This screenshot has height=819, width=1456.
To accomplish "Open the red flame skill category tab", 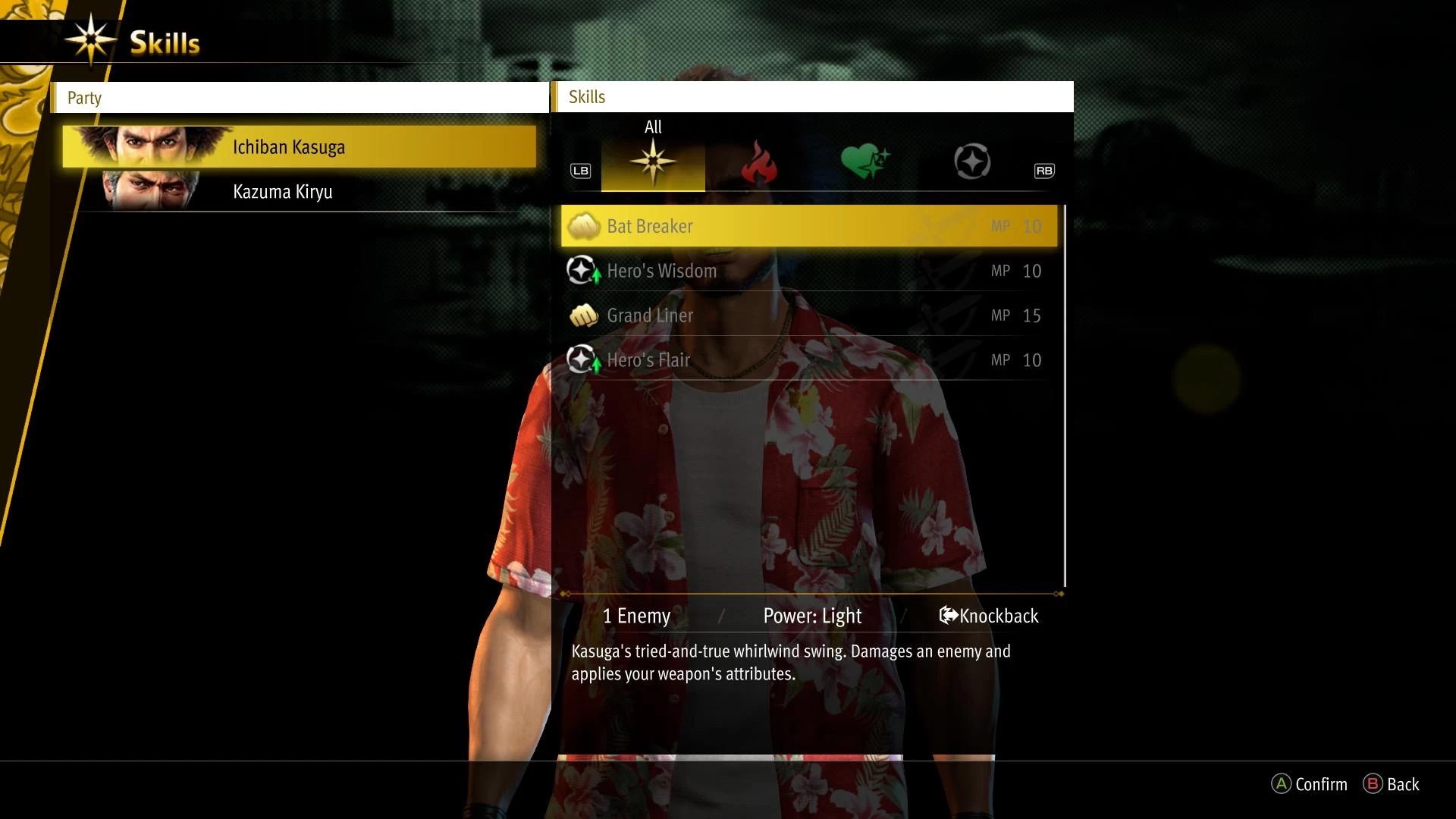I will point(759,162).
